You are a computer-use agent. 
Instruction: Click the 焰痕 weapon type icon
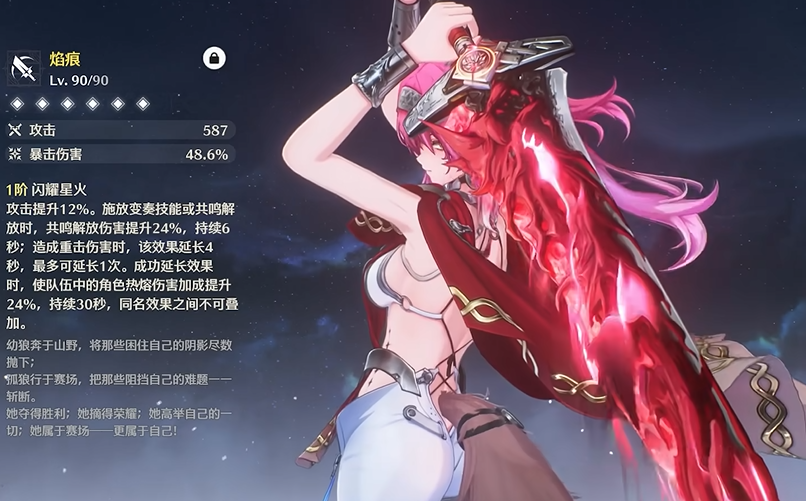[x=23, y=68]
